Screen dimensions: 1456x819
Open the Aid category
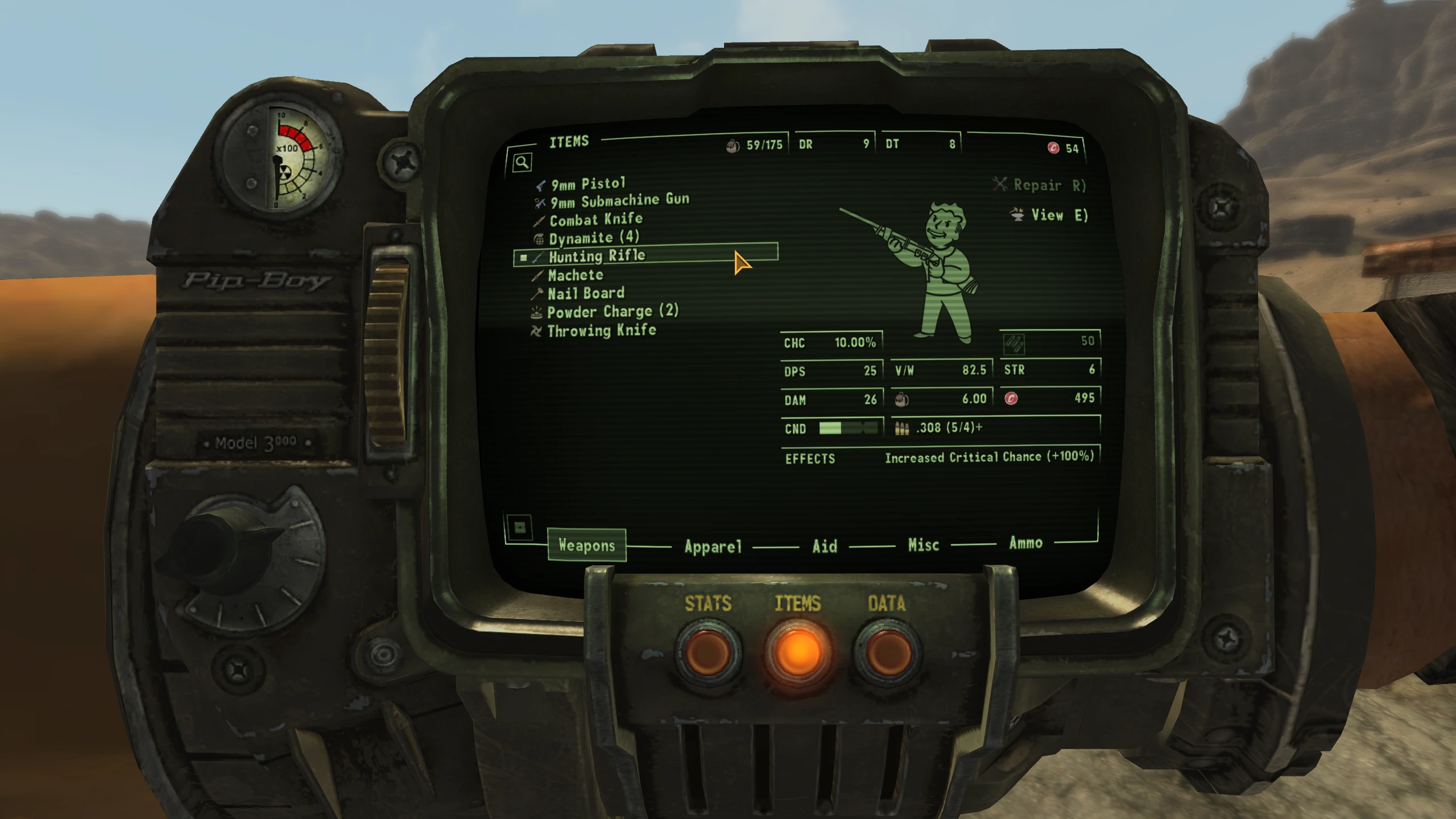click(x=825, y=547)
